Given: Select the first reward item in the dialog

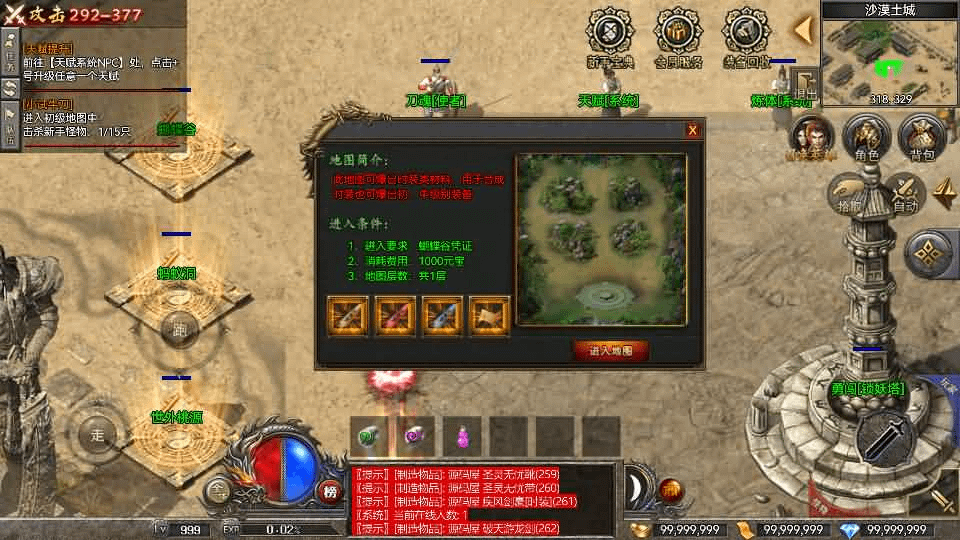Looking at the screenshot, I should pos(346,315).
